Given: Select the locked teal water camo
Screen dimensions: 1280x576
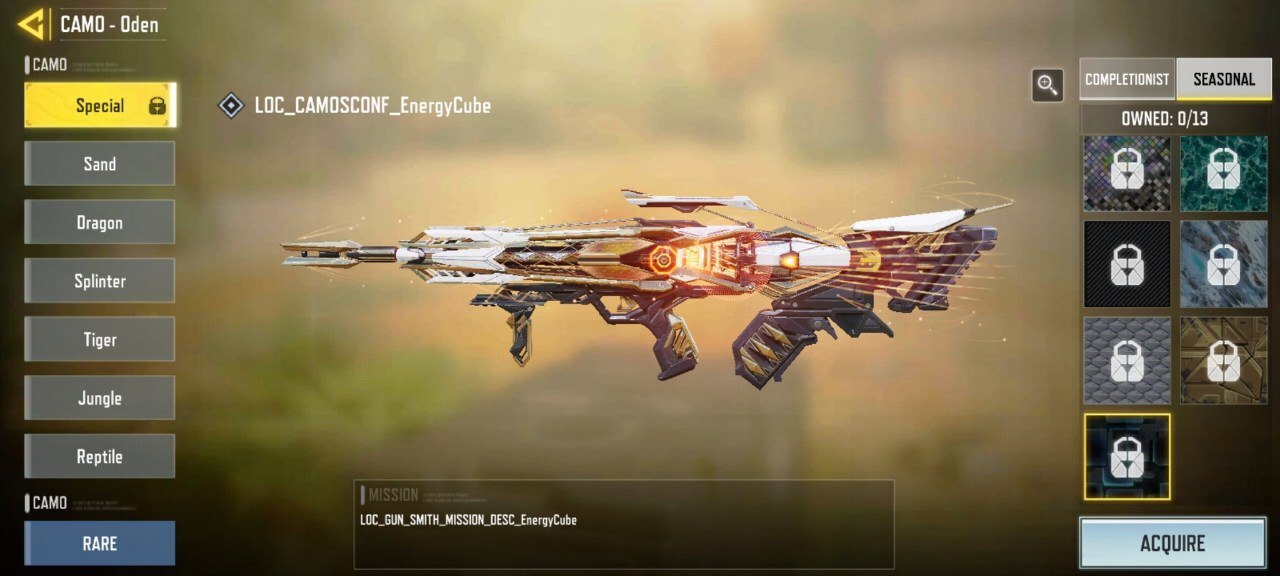Looking at the screenshot, I should tap(1224, 173).
